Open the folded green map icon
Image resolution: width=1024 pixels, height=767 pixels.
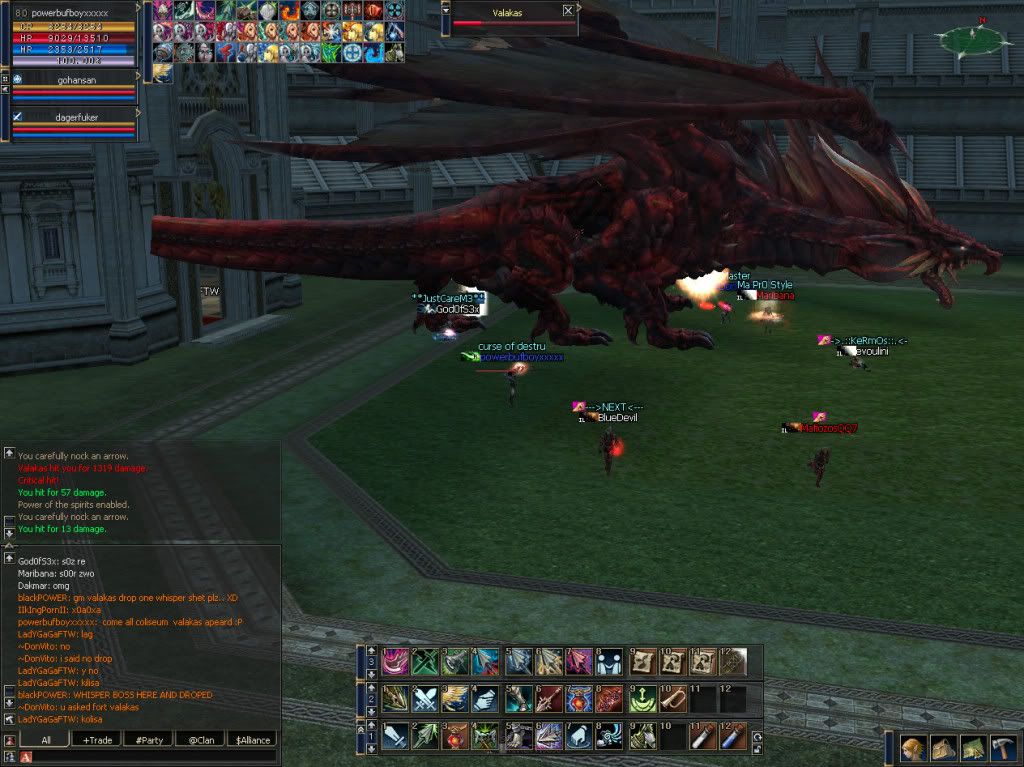tap(973, 749)
